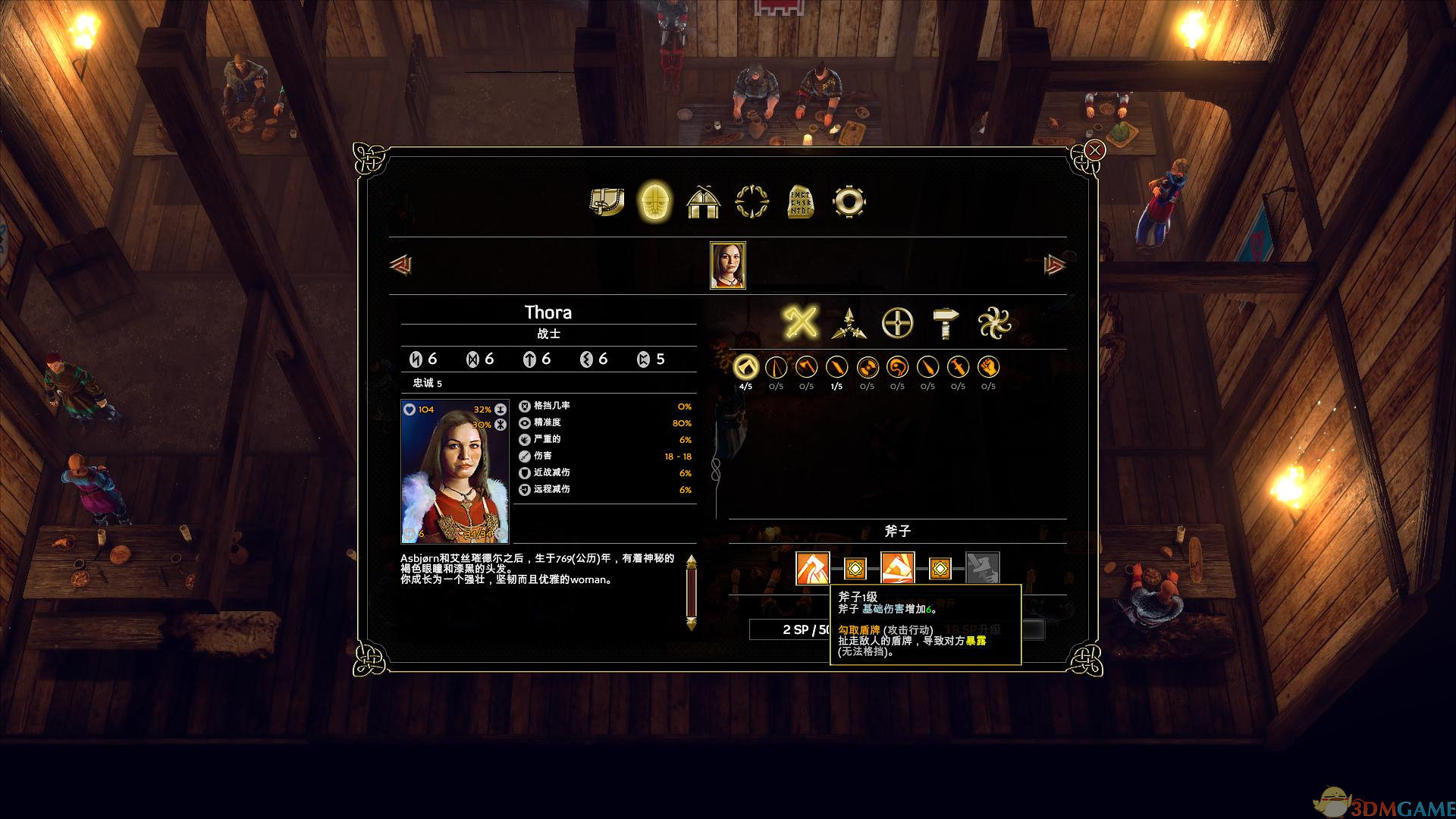Open the gear-shaped settings tab
The height and width of the screenshot is (819, 1456).
click(x=849, y=202)
